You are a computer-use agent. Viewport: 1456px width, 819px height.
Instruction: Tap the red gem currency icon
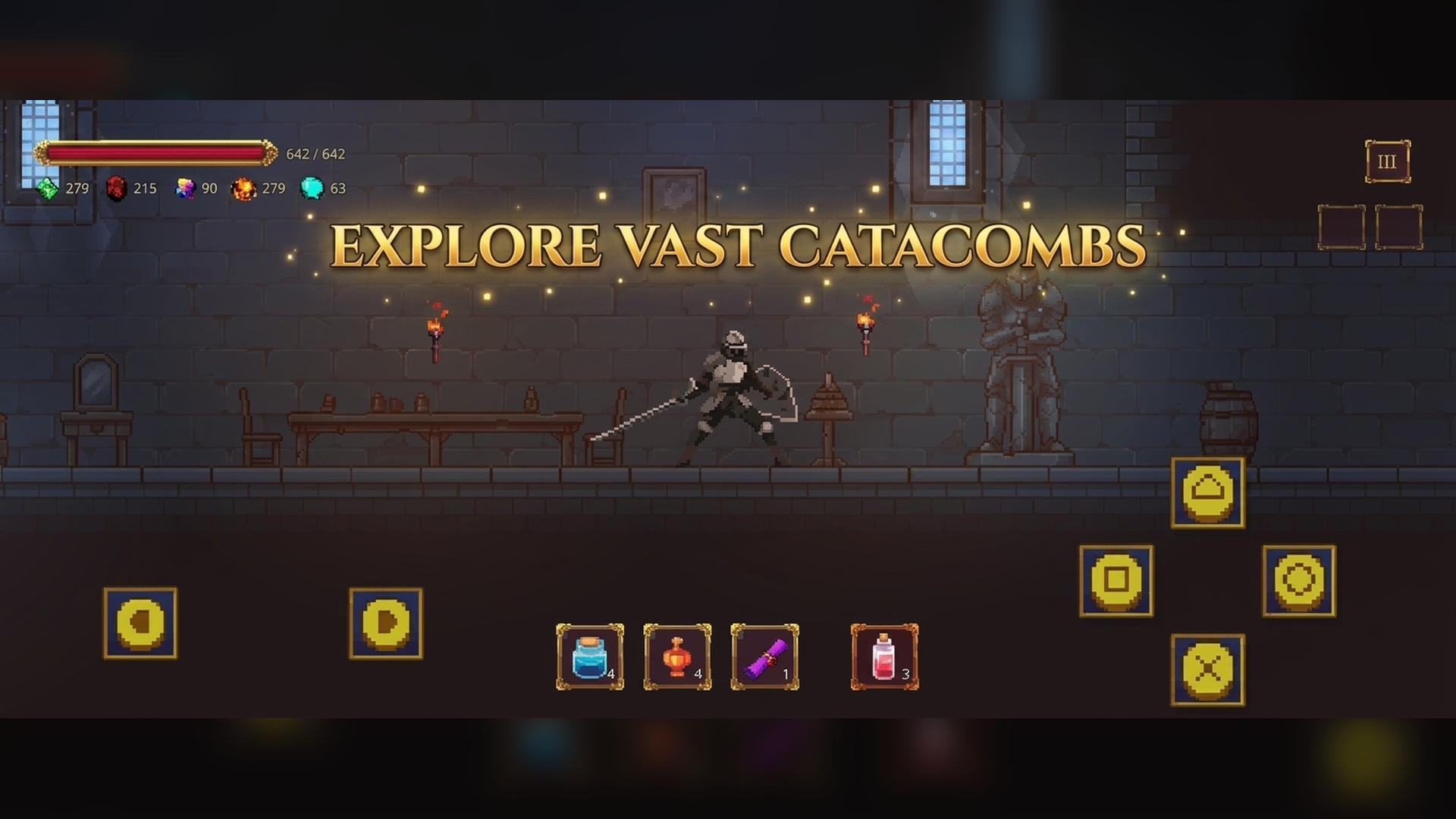[x=115, y=189]
